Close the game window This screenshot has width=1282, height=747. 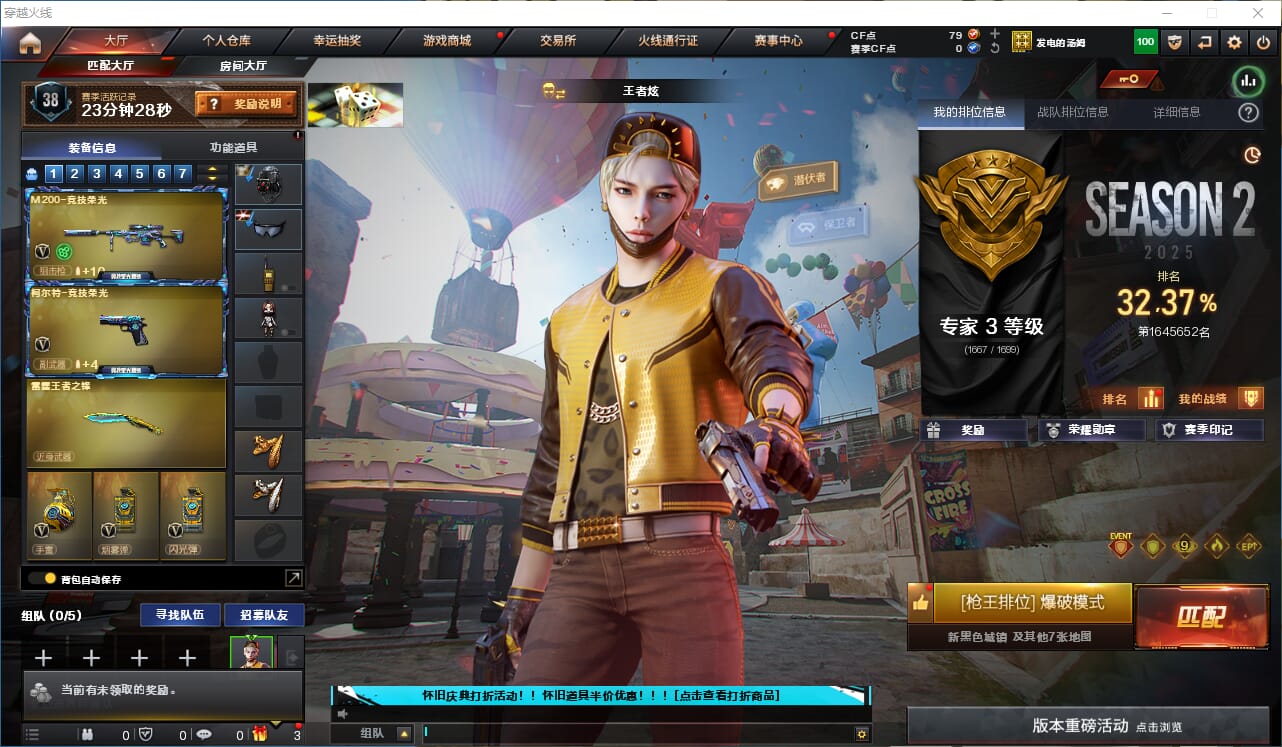click(1257, 13)
